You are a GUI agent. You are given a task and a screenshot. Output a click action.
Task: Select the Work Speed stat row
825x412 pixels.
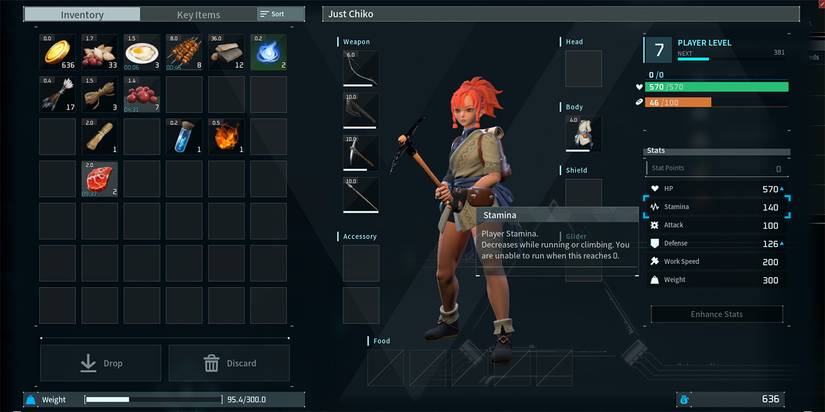coord(716,261)
